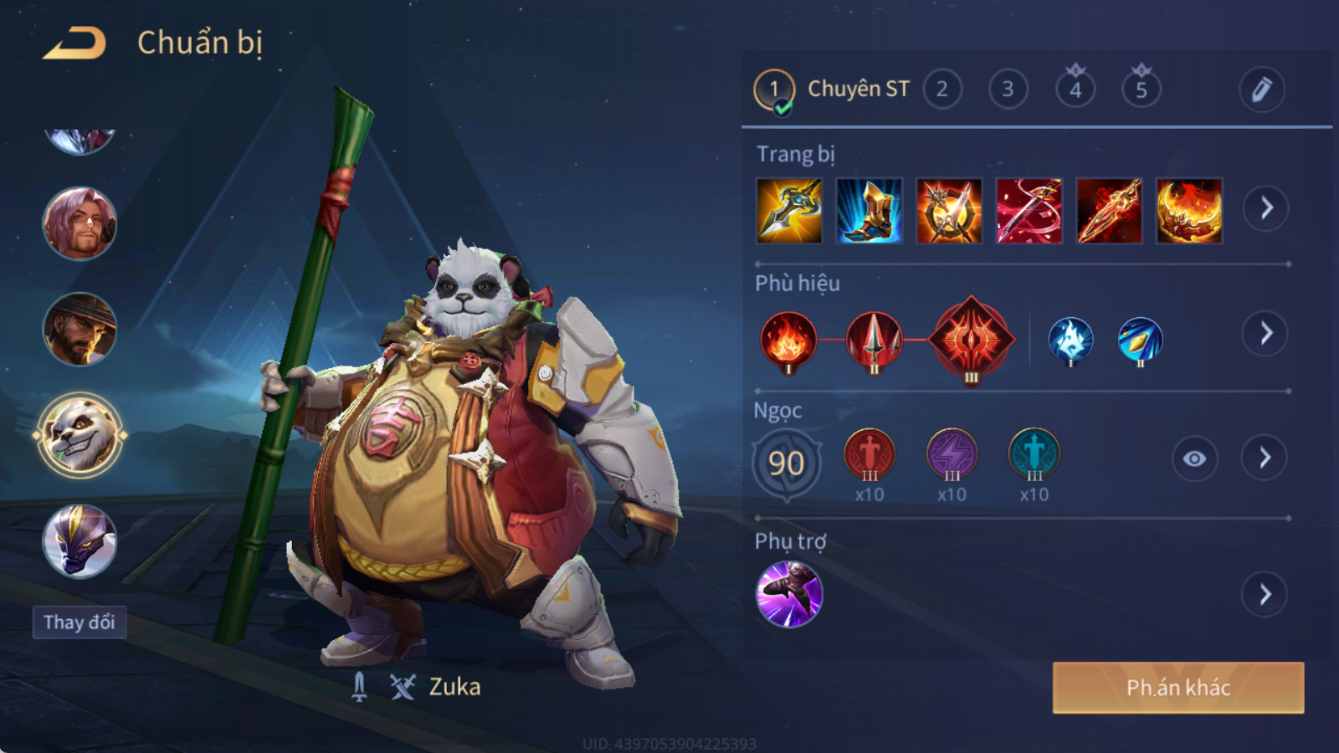The image size is (1339, 753).
Task: Click Thay đổi to change hero
Action: click(x=79, y=622)
